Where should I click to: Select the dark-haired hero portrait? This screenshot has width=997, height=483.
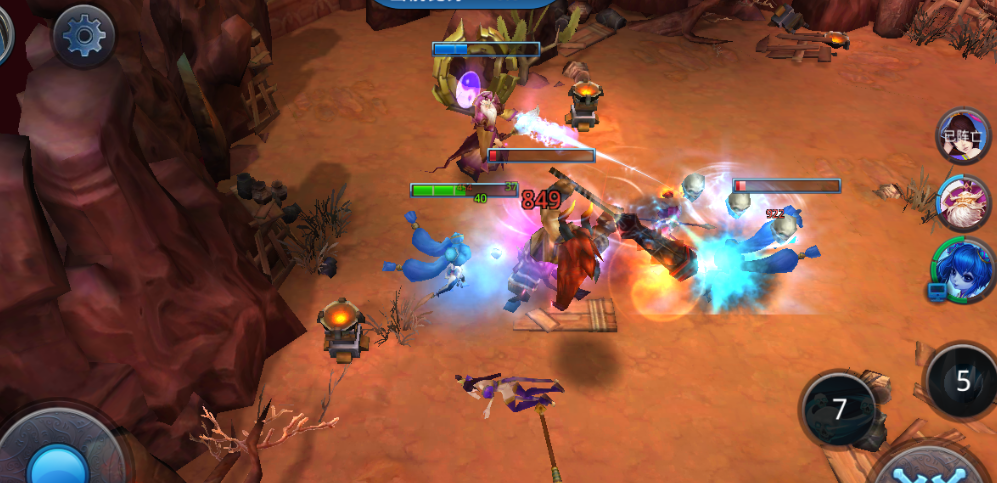coord(962,135)
